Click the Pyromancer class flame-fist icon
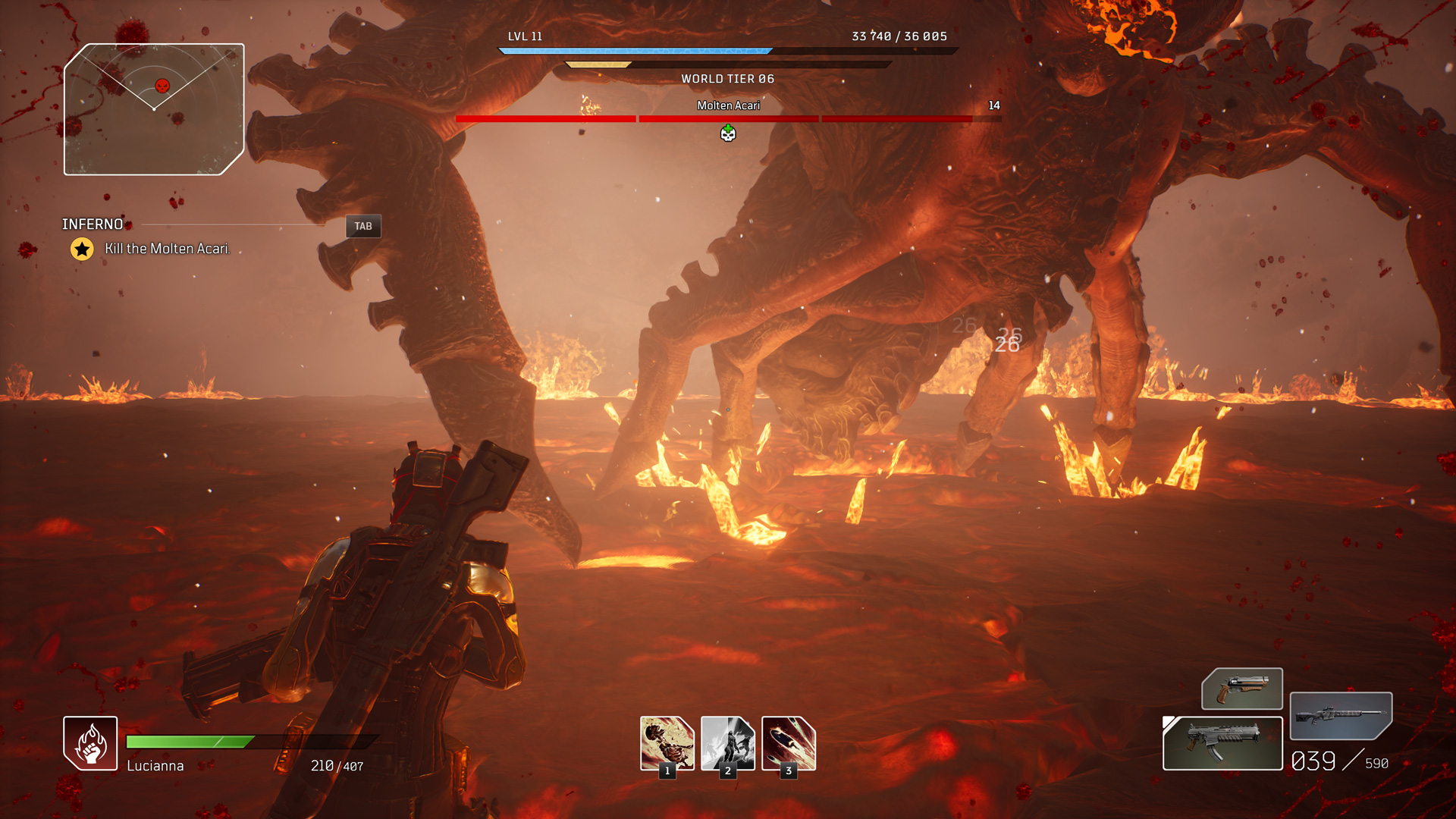The image size is (1456, 819). (x=90, y=743)
